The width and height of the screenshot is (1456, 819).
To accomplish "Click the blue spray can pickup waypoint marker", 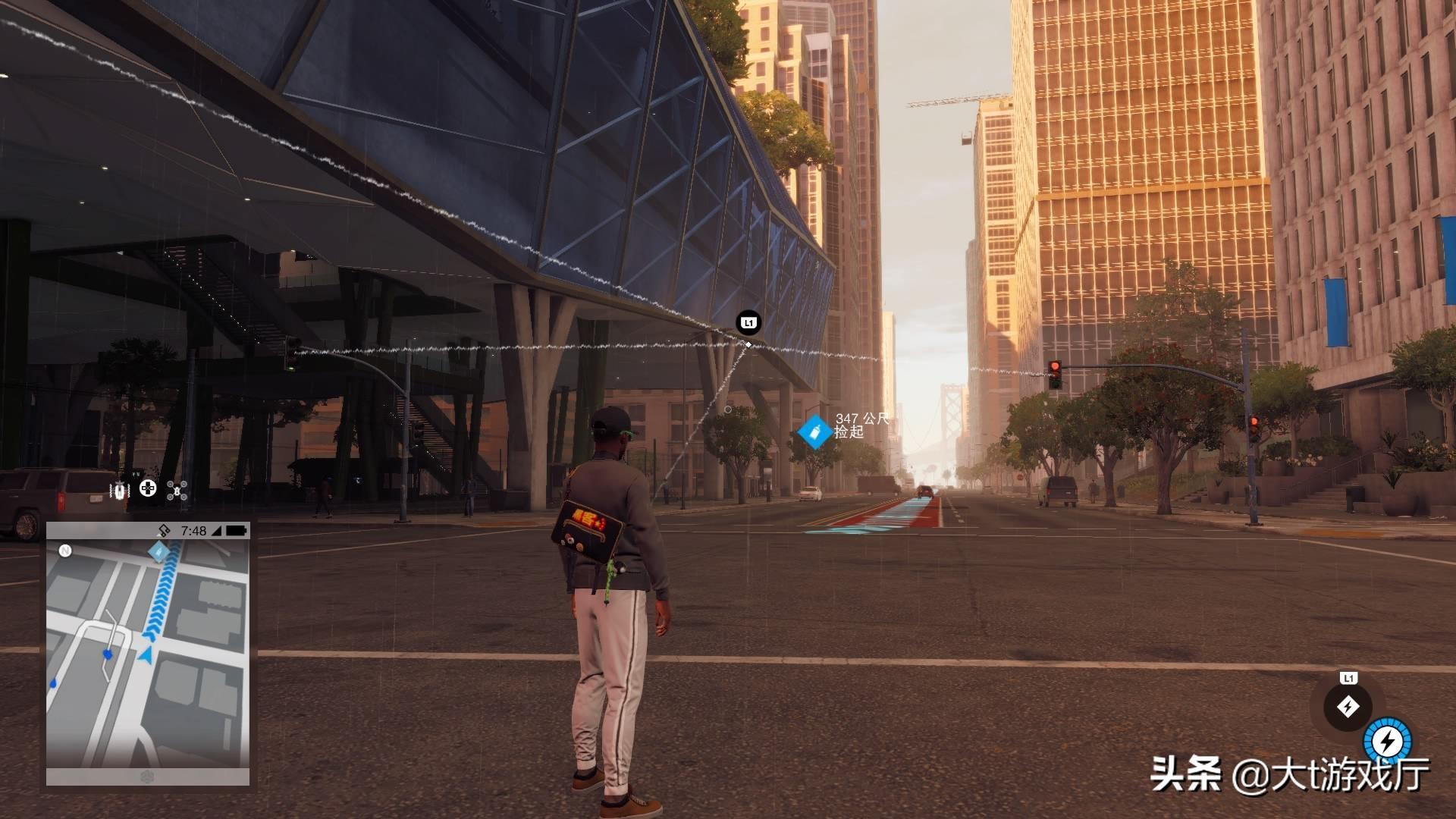I will 814,432.
